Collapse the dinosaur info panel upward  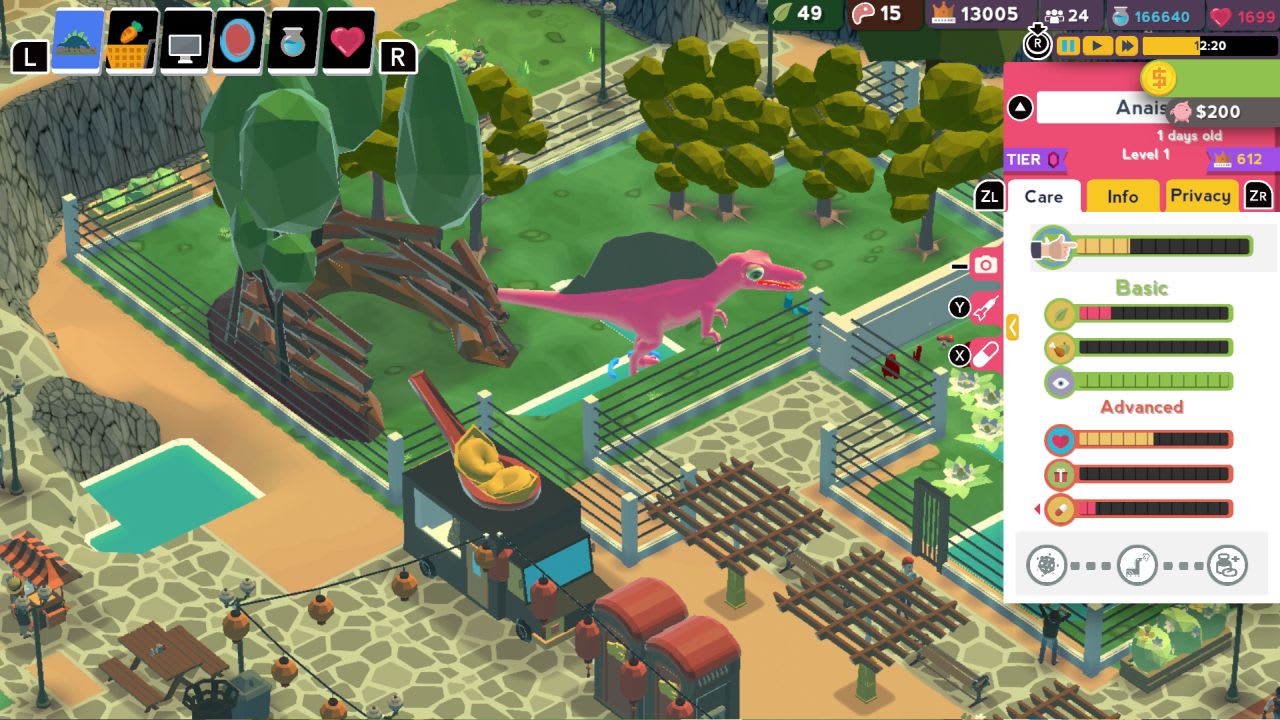coord(1018,107)
